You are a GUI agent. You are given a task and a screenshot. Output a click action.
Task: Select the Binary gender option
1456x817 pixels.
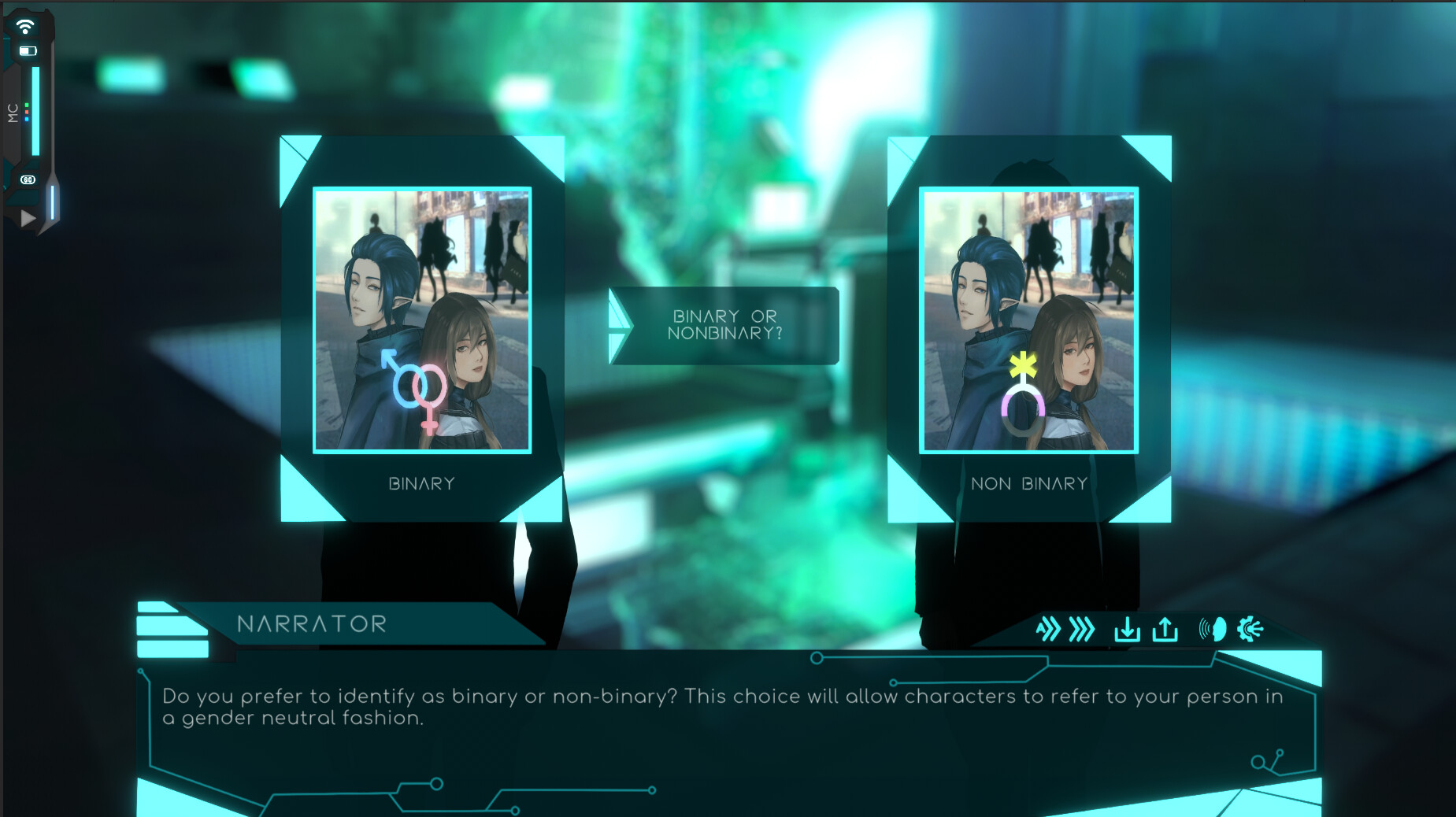pyautogui.click(x=422, y=482)
